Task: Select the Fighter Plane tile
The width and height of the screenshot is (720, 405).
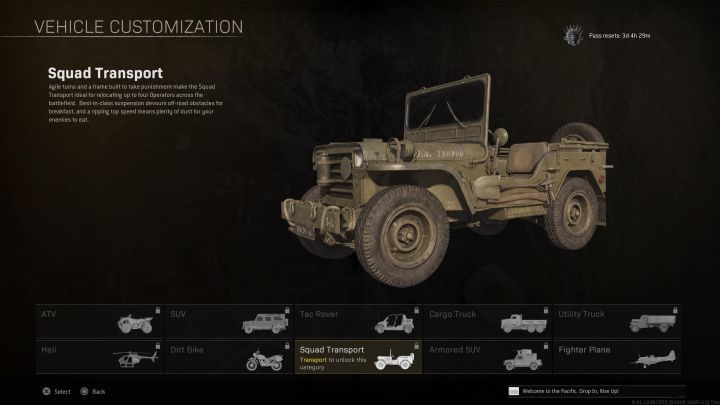Action: click(x=619, y=355)
